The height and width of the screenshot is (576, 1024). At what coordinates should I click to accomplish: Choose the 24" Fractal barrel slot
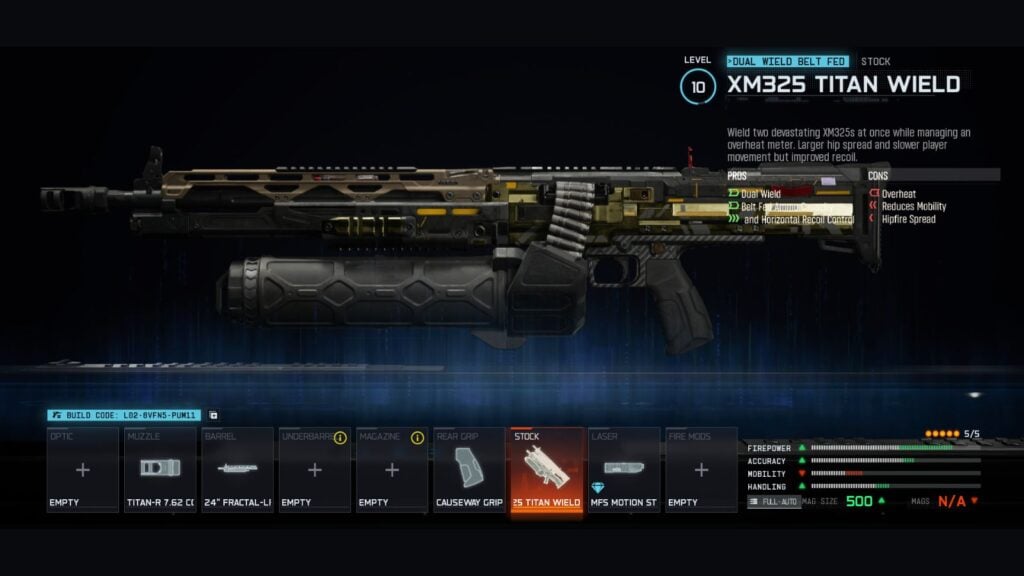click(x=237, y=470)
